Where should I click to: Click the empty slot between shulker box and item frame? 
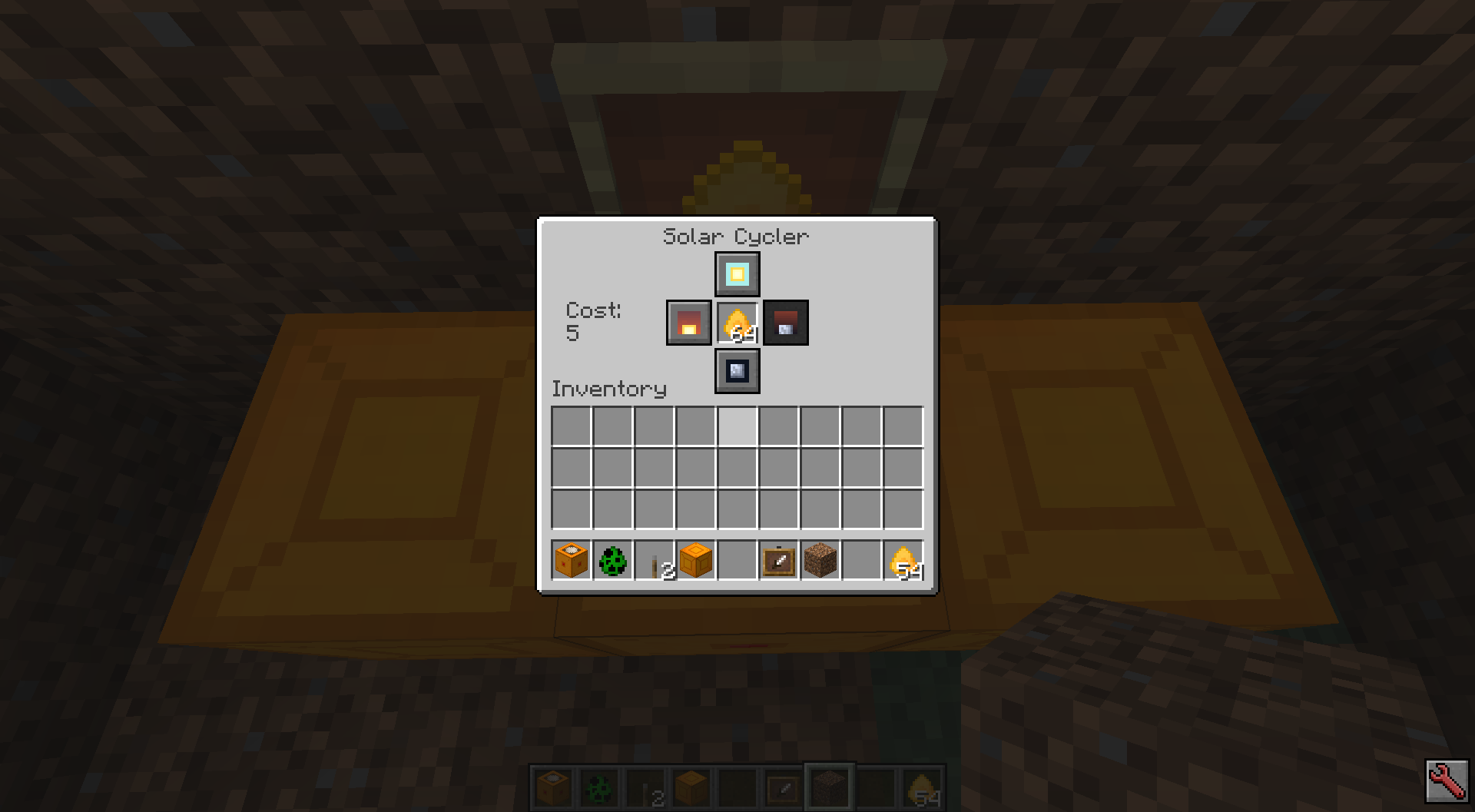(x=736, y=561)
